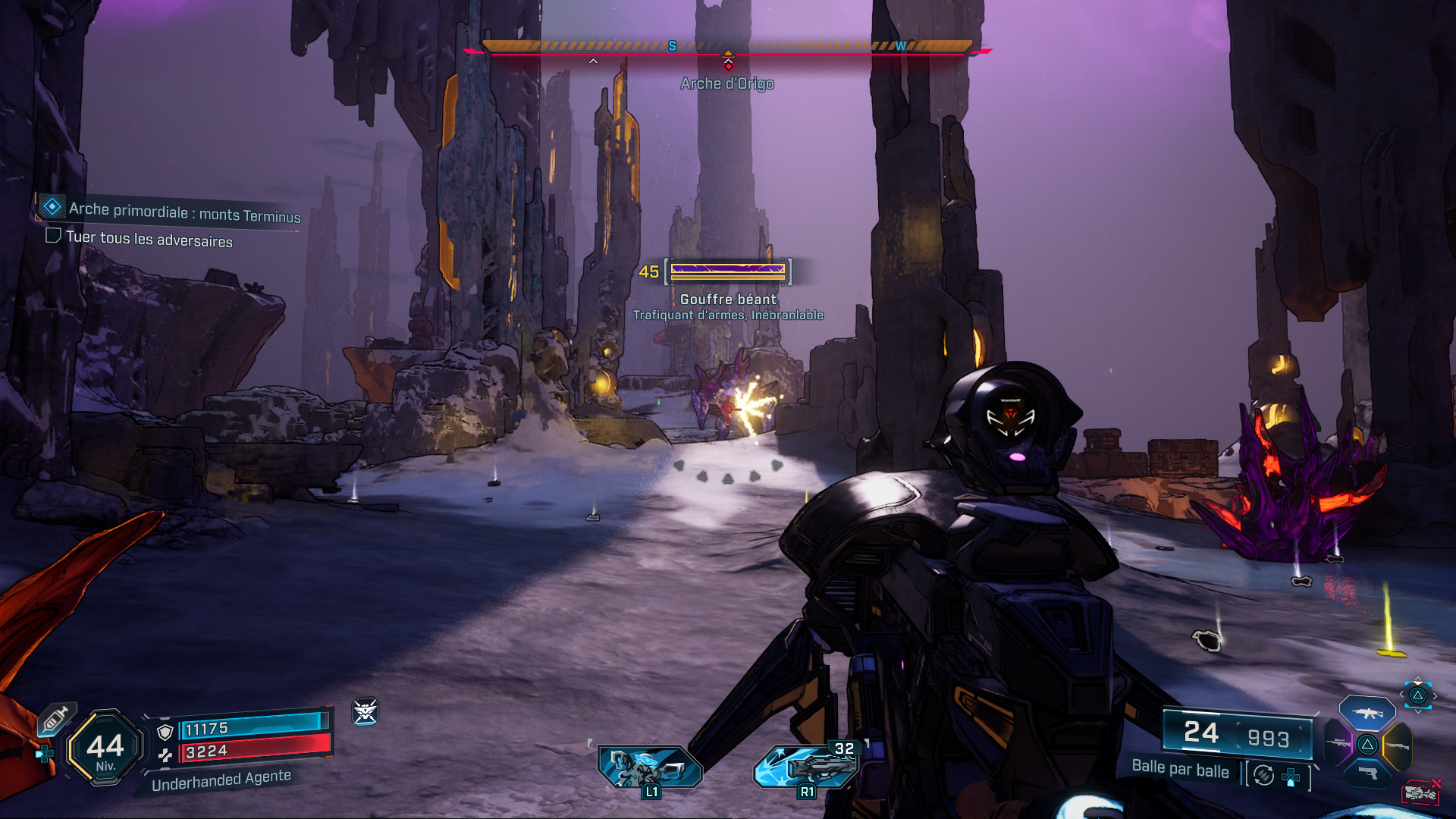The height and width of the screenshot is (819, 1456).
Task: Choose the yellow shotgun weapon slot
Action: [1397, 746]
